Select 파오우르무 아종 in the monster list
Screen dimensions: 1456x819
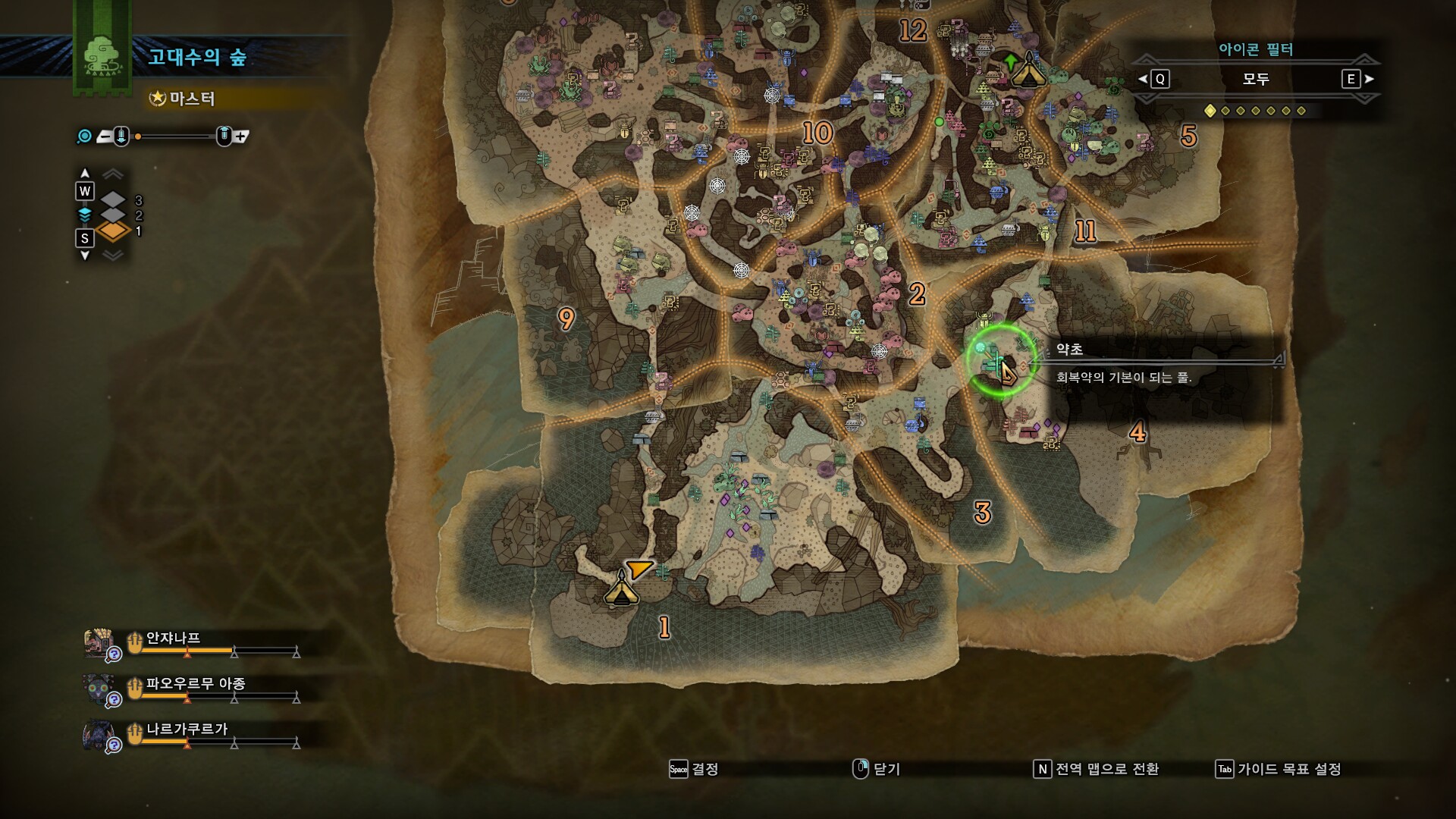[x=195, y=684]
